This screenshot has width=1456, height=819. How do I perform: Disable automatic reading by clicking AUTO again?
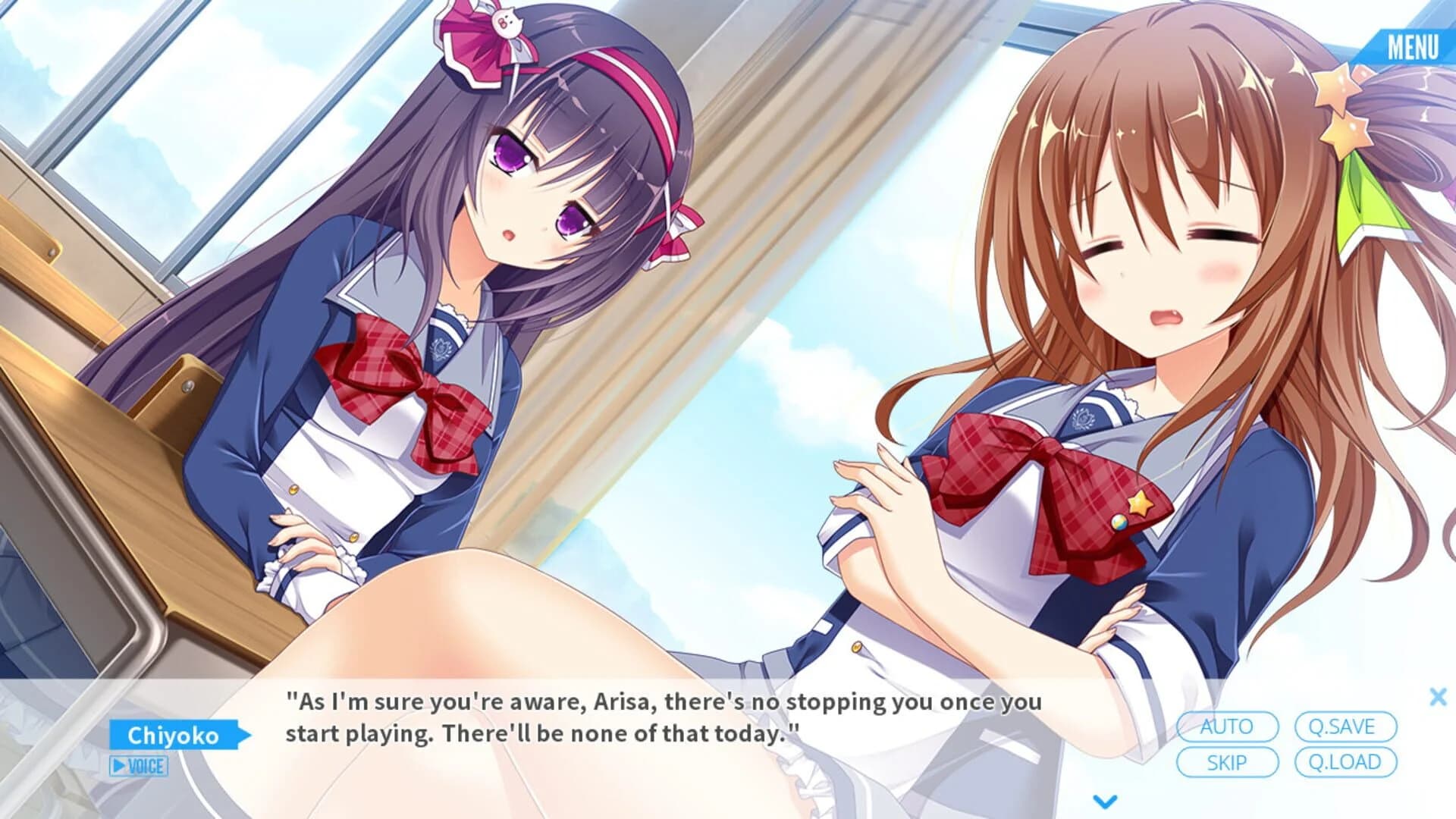tap(1227, 726)
